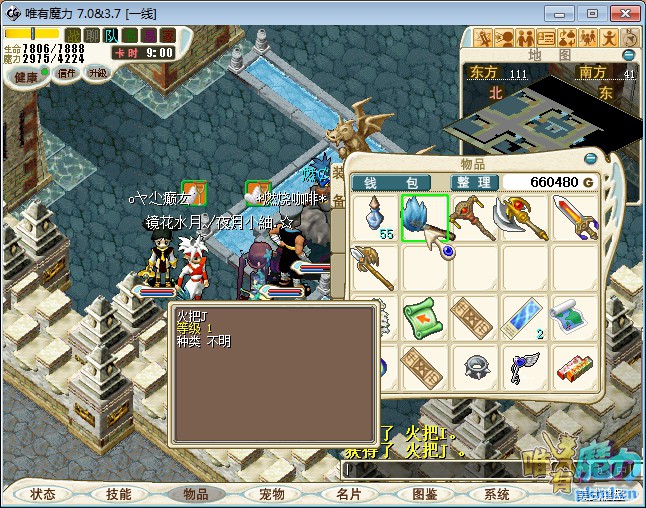Open the 名片 name card menu
646x508 pixels.
(x=349, y=494)
